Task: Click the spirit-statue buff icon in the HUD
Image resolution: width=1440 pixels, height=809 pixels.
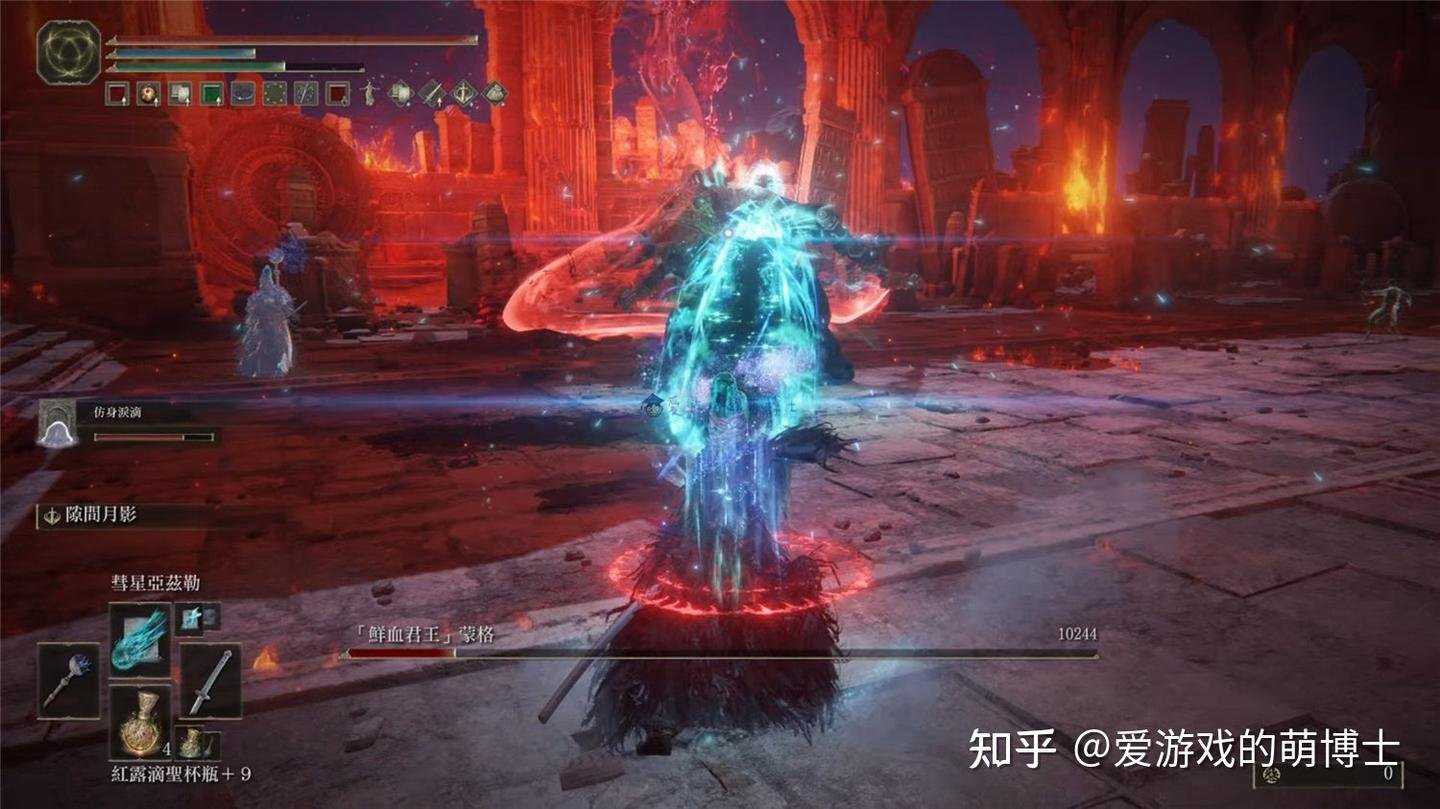Action: [368, 93]
